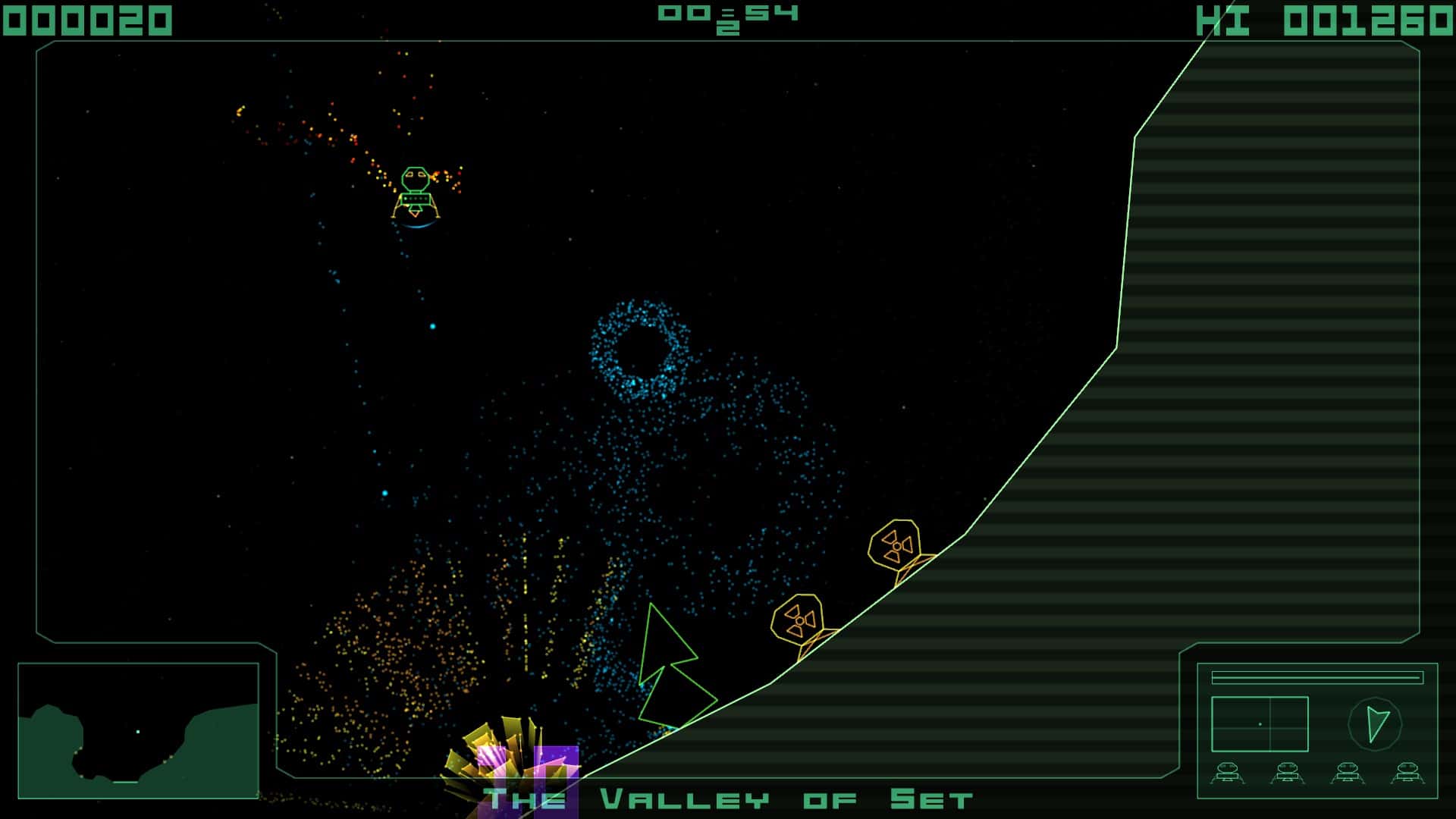Viewport: 1456px width, 819px height.
Task: Click the fuel gauge bar in the HUD
Action: pos(1317,678)
